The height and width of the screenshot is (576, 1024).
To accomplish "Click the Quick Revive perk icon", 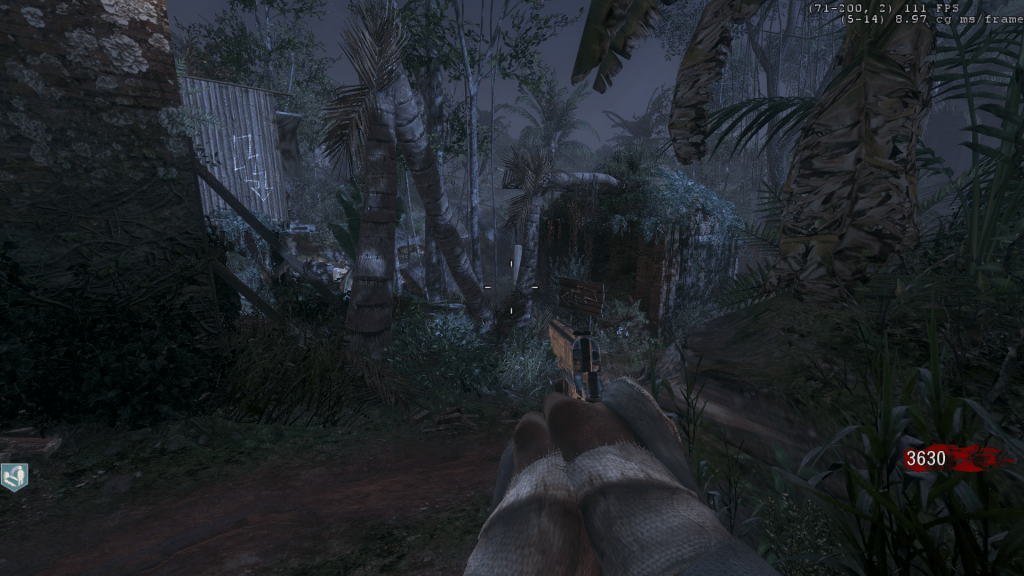I will coord(14,477).
